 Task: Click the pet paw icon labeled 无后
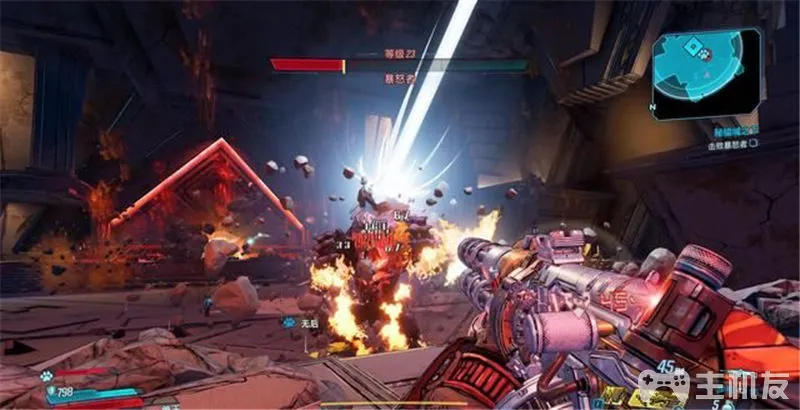click(287, 322)
